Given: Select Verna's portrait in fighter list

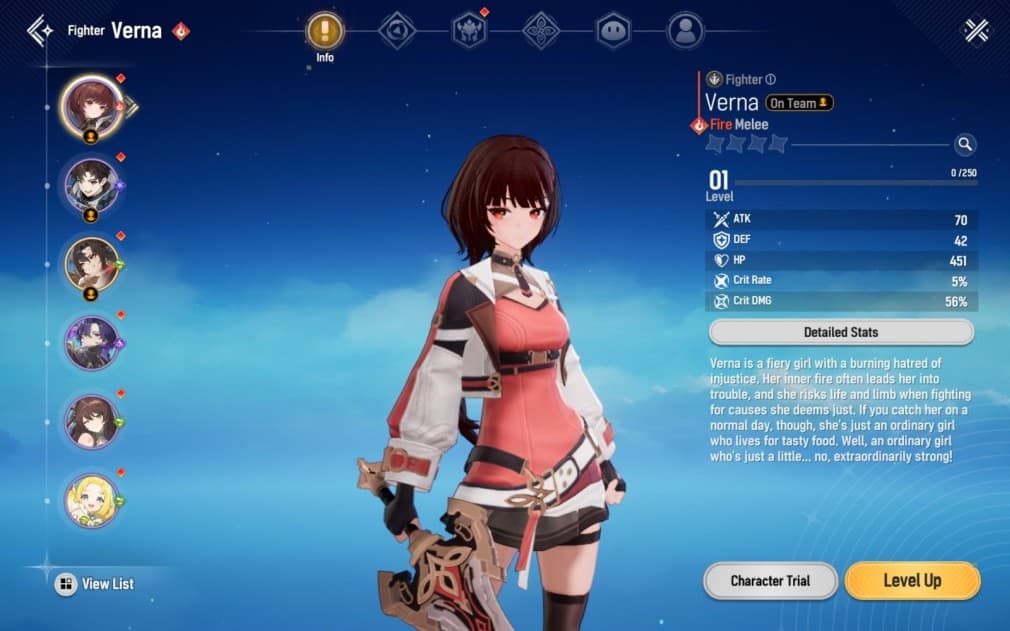Looking at the screenshot, I should [x=92, y=104].
